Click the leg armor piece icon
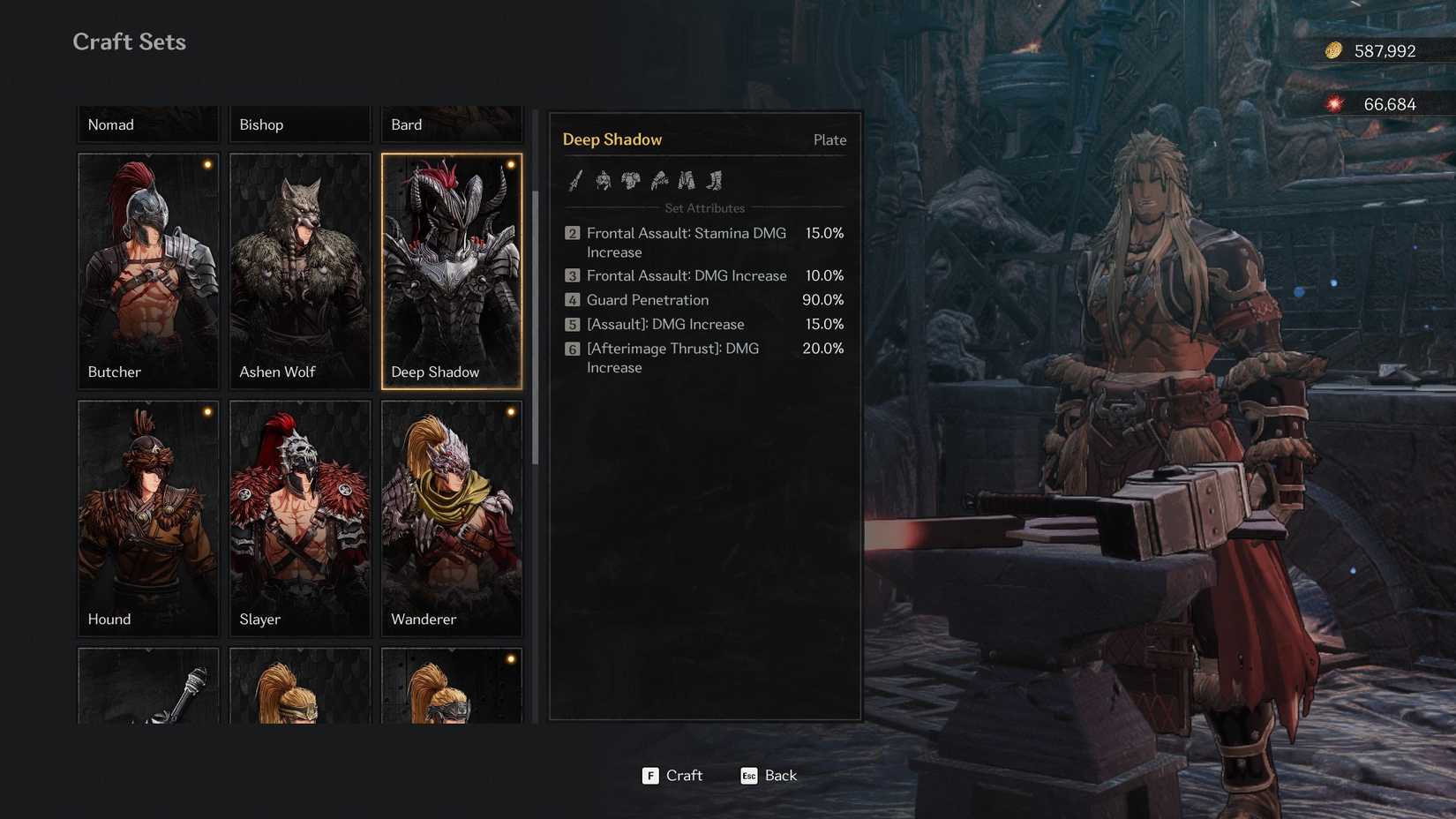 (x=688, y=181)
